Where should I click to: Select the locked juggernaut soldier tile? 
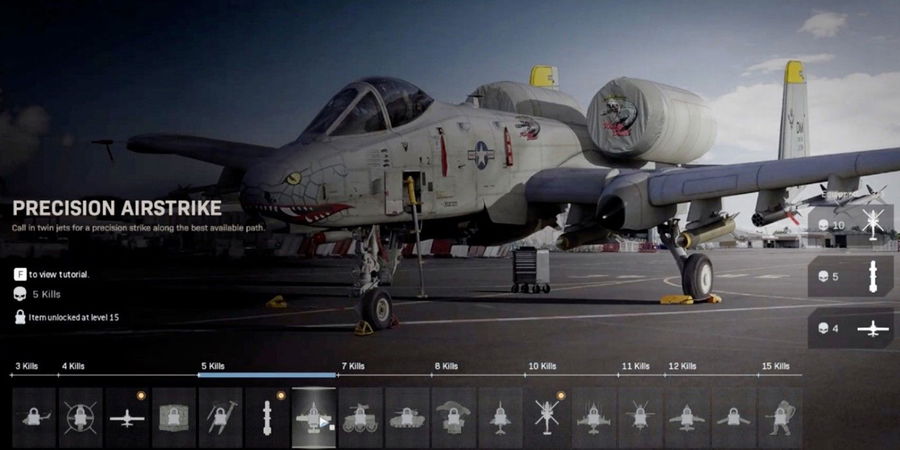click(x=780, y=417)
